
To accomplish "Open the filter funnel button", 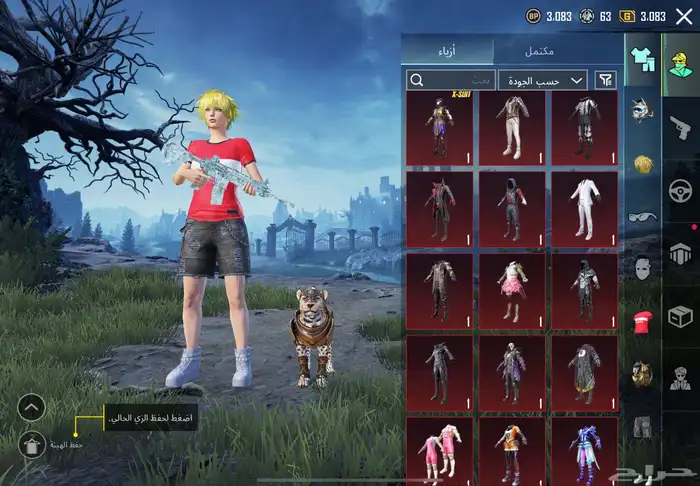I will click(x=605, y=80).
